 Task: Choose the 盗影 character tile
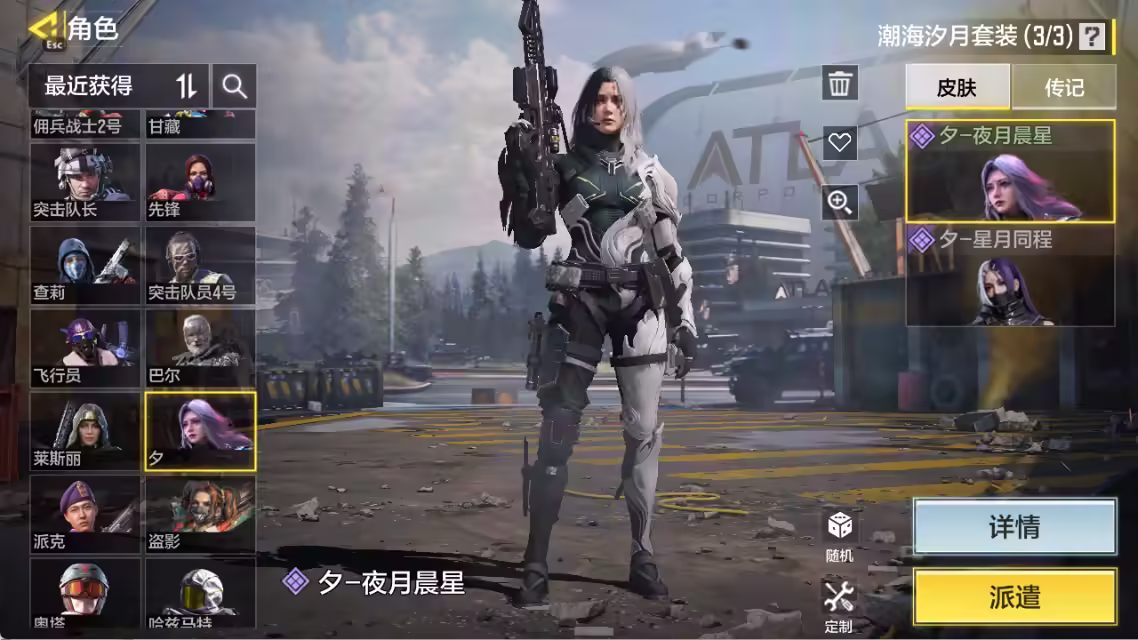point(200,514)
